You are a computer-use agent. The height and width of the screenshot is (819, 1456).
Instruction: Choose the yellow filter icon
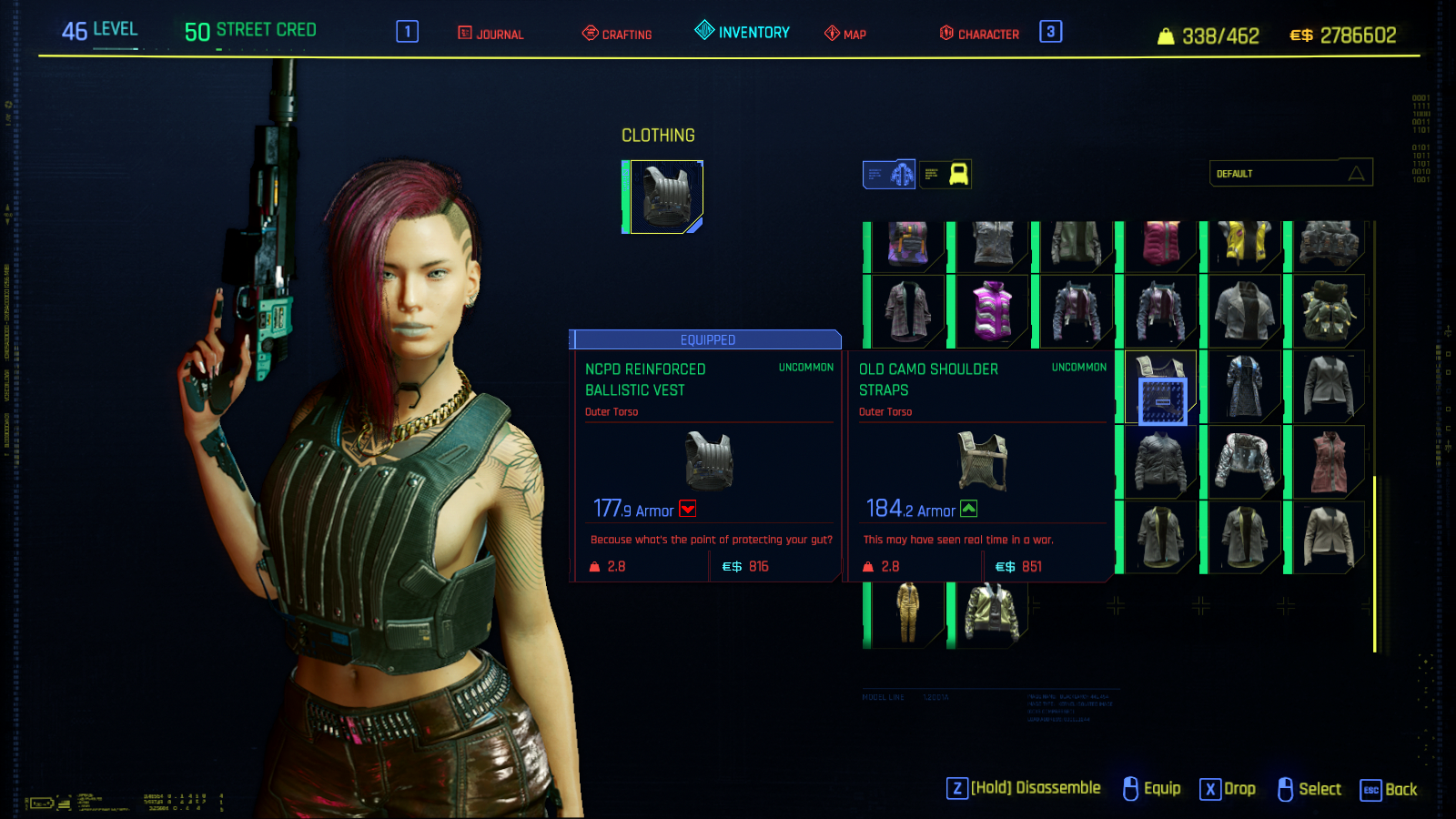[945, 174]
